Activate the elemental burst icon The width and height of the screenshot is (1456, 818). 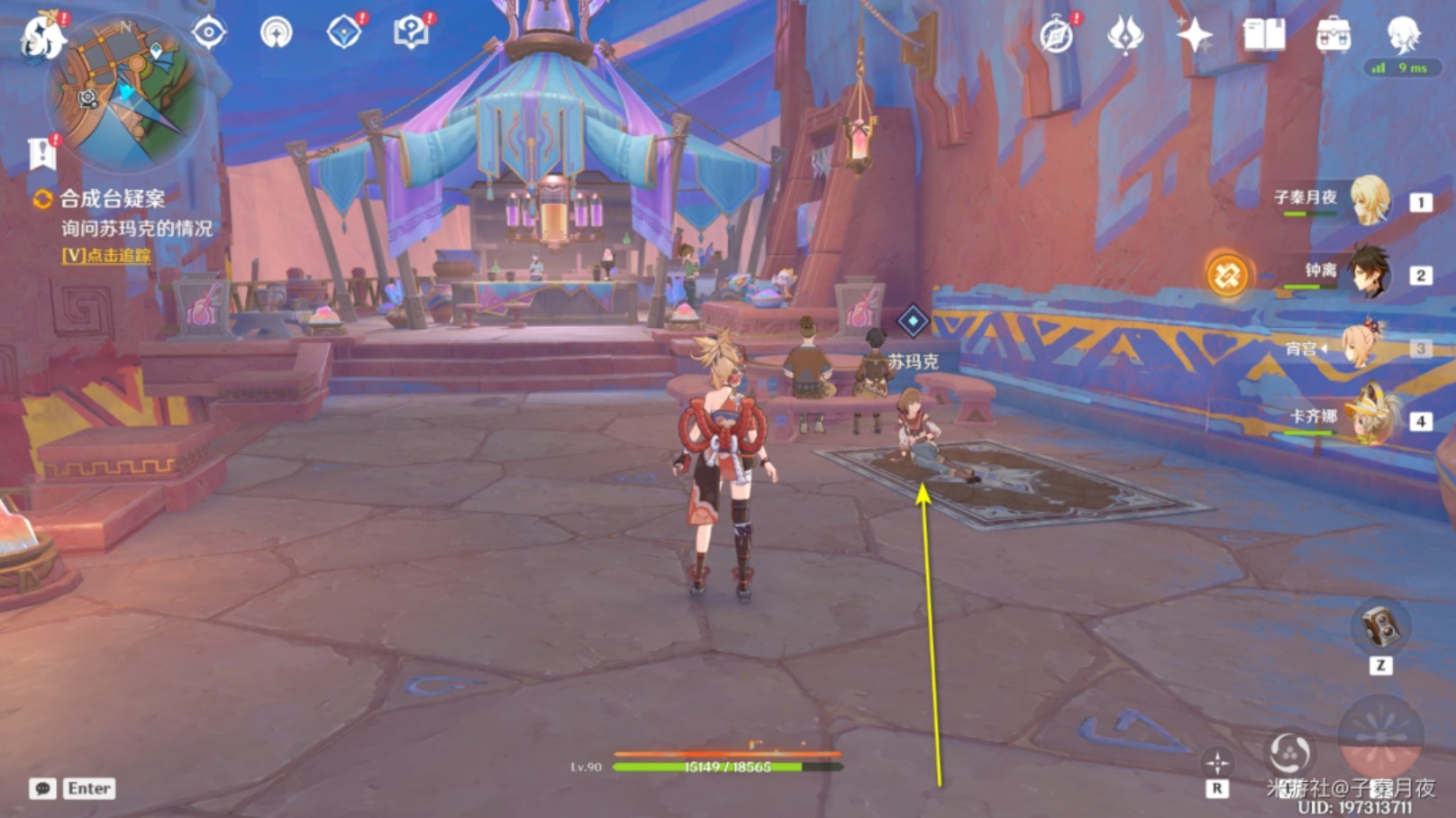tap(1379, 735)
